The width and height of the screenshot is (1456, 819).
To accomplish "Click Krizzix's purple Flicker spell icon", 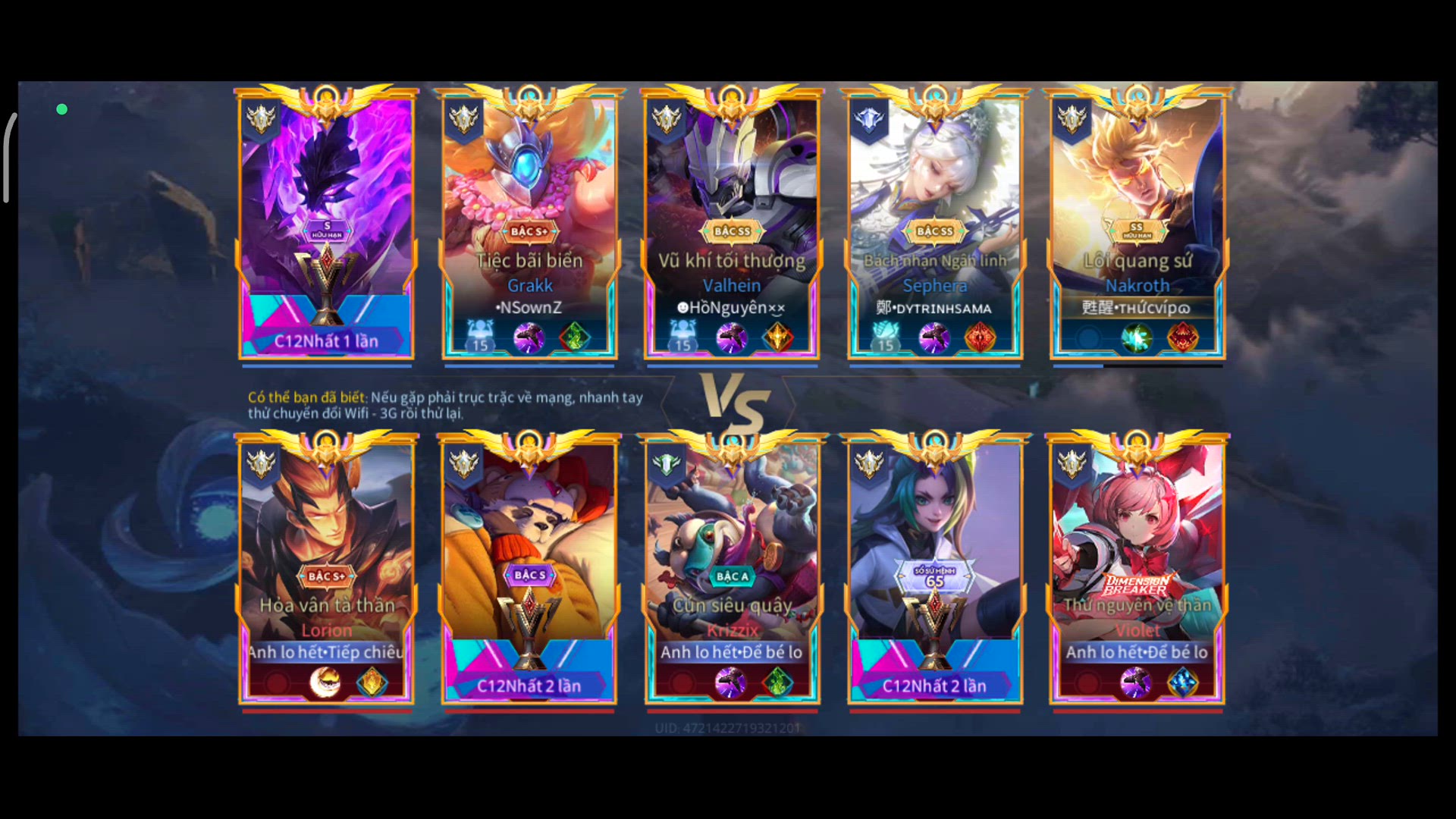I will click(x=732, y=682).
